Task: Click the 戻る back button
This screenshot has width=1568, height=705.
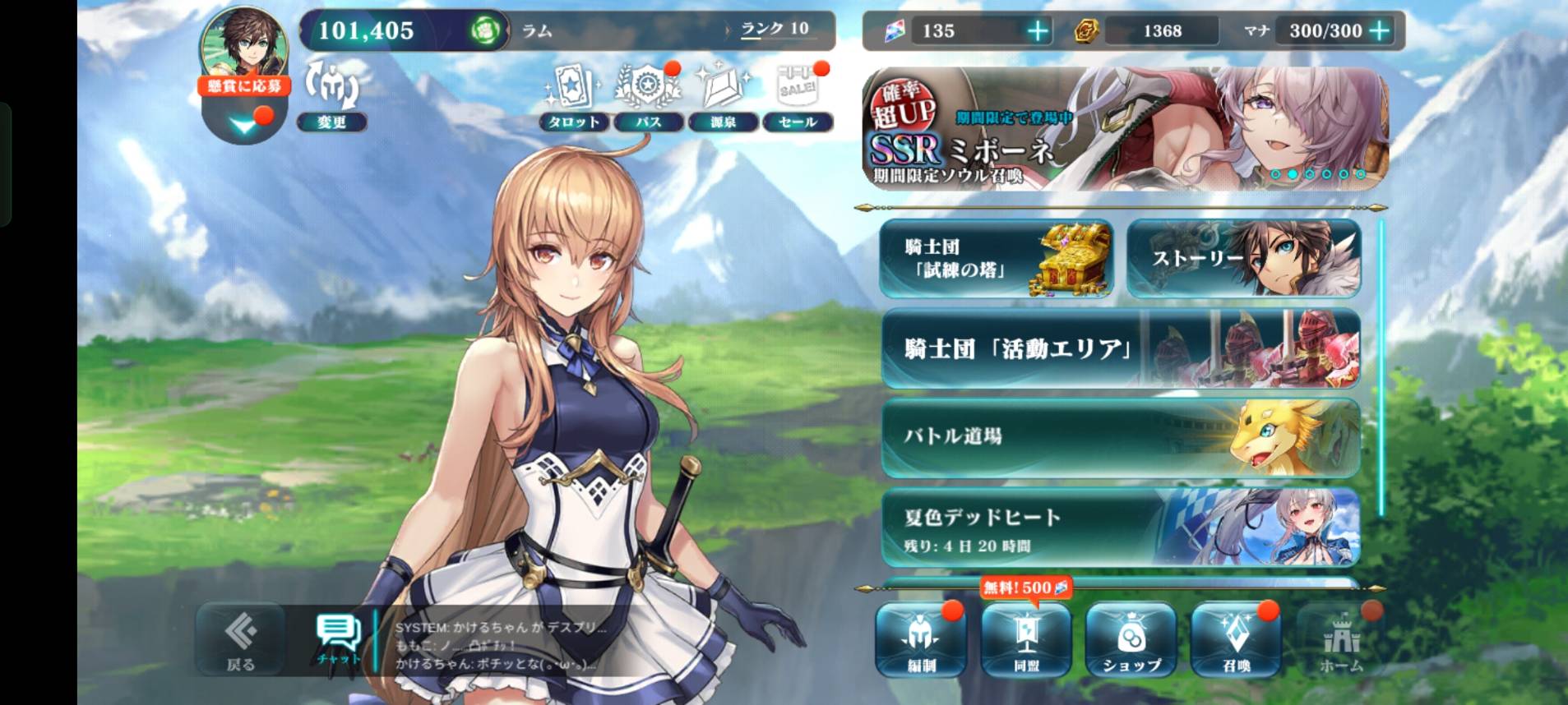Action: click(x=240, y=640)
